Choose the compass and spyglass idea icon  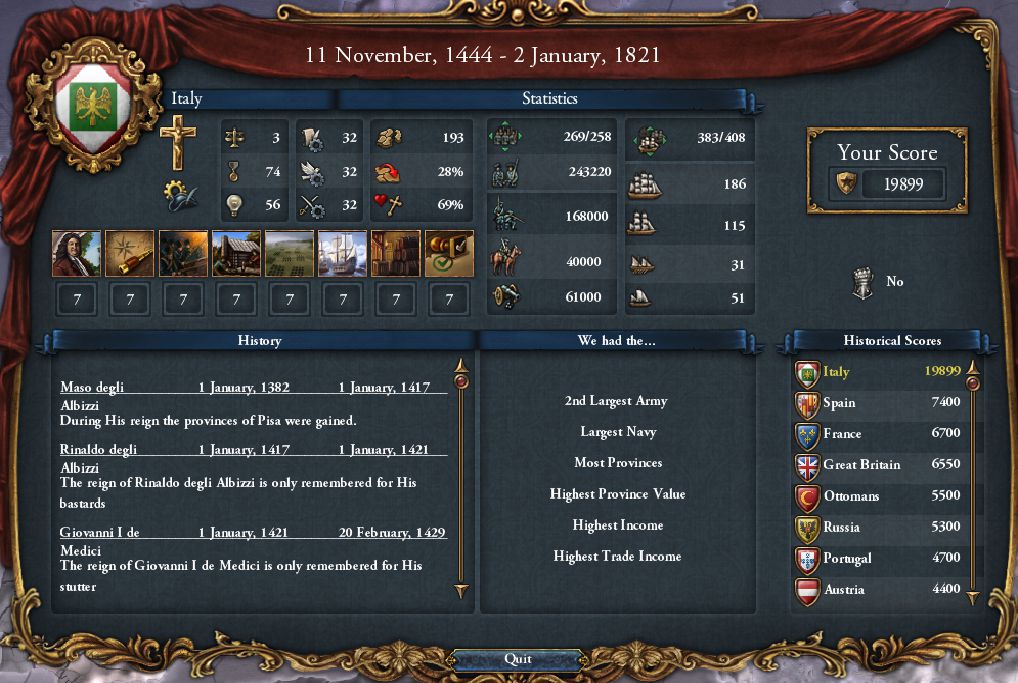[x=130, y=254]
